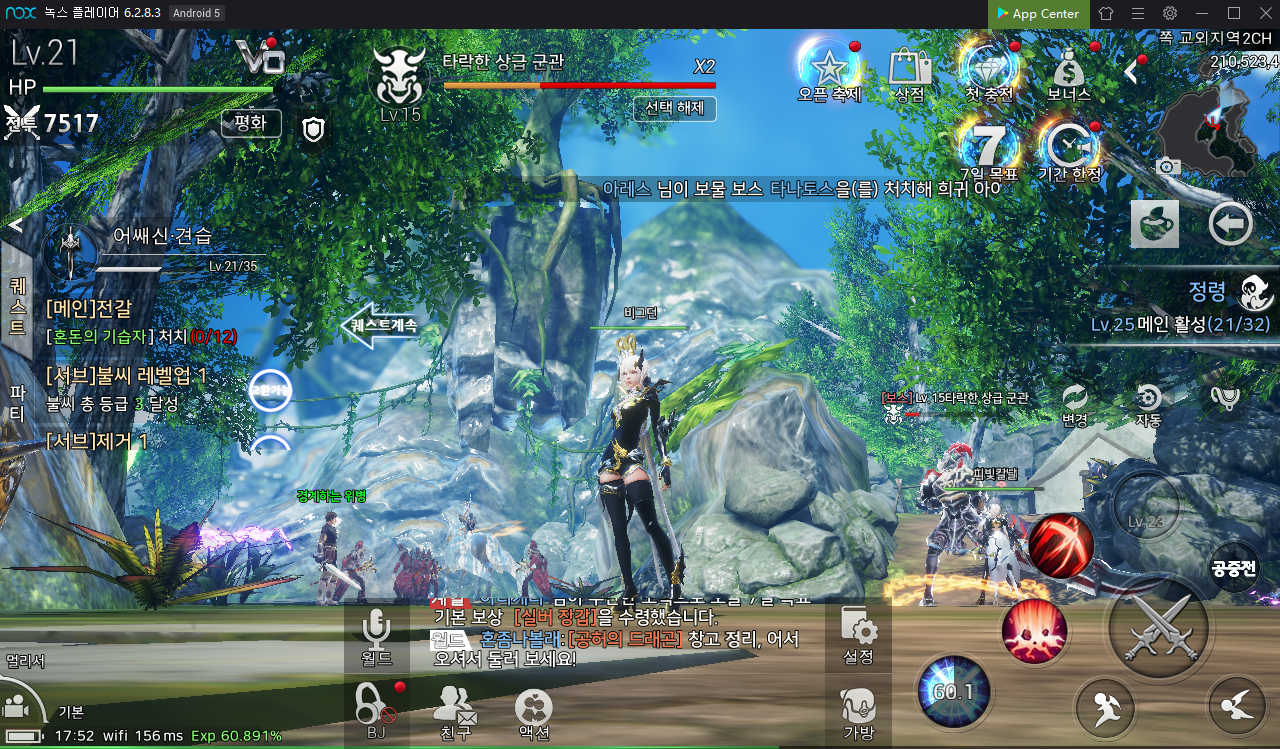Open the 가방 bag inventory

859,715
